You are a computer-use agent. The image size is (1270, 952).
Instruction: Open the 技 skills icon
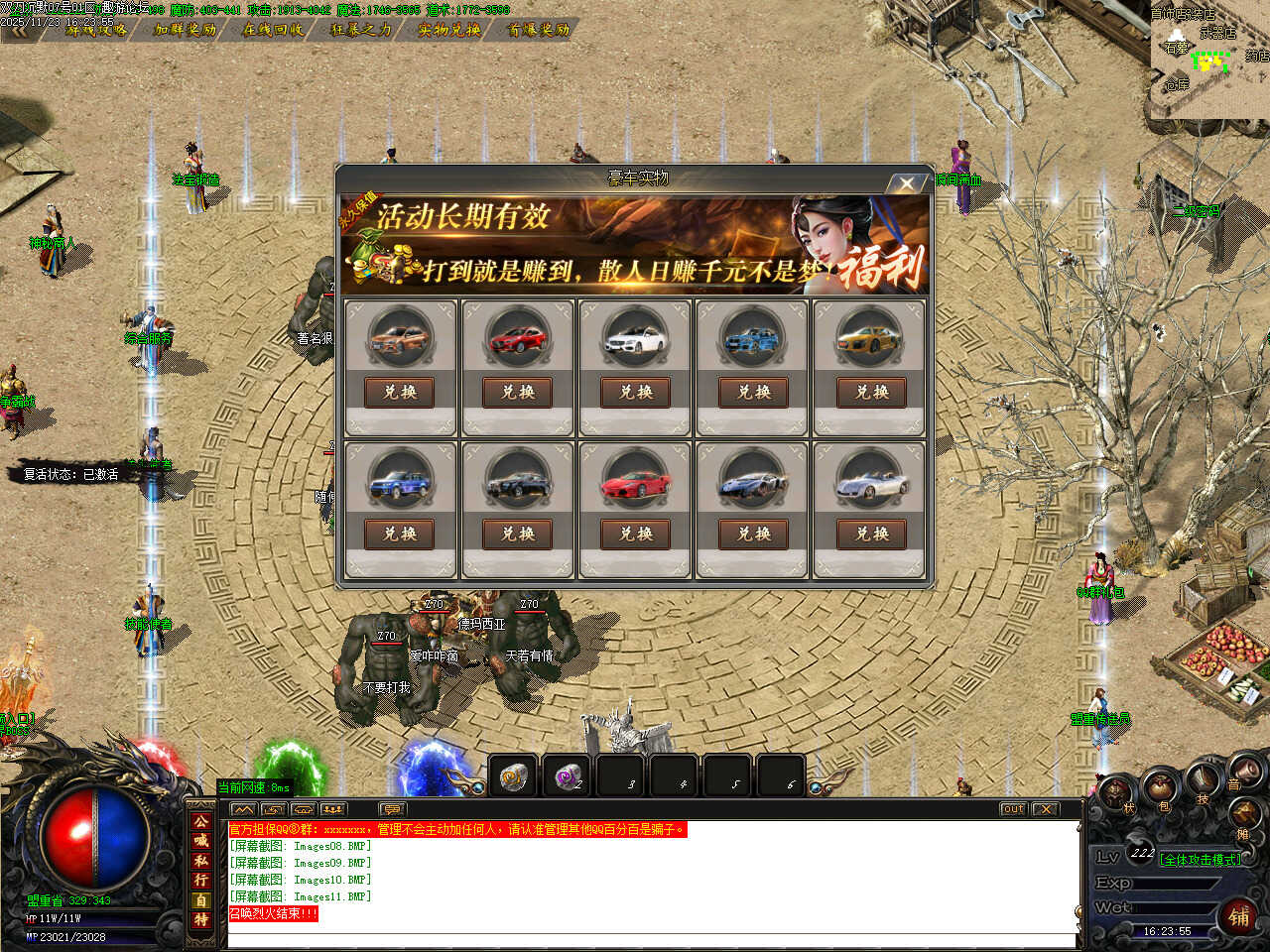(1203, 781)
